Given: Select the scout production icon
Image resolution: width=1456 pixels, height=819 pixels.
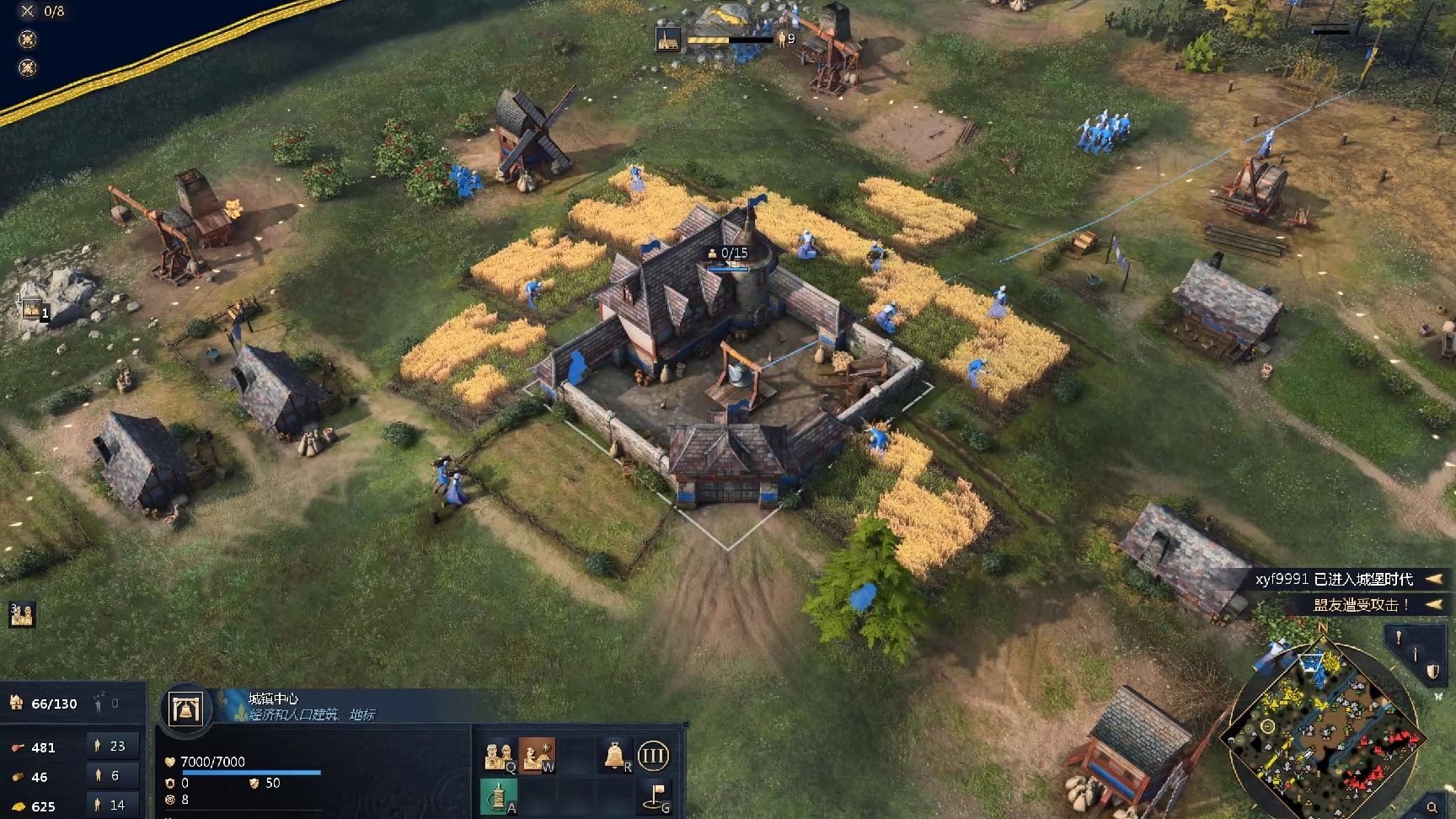Looking at the screenshot, I should click(536, 755).
